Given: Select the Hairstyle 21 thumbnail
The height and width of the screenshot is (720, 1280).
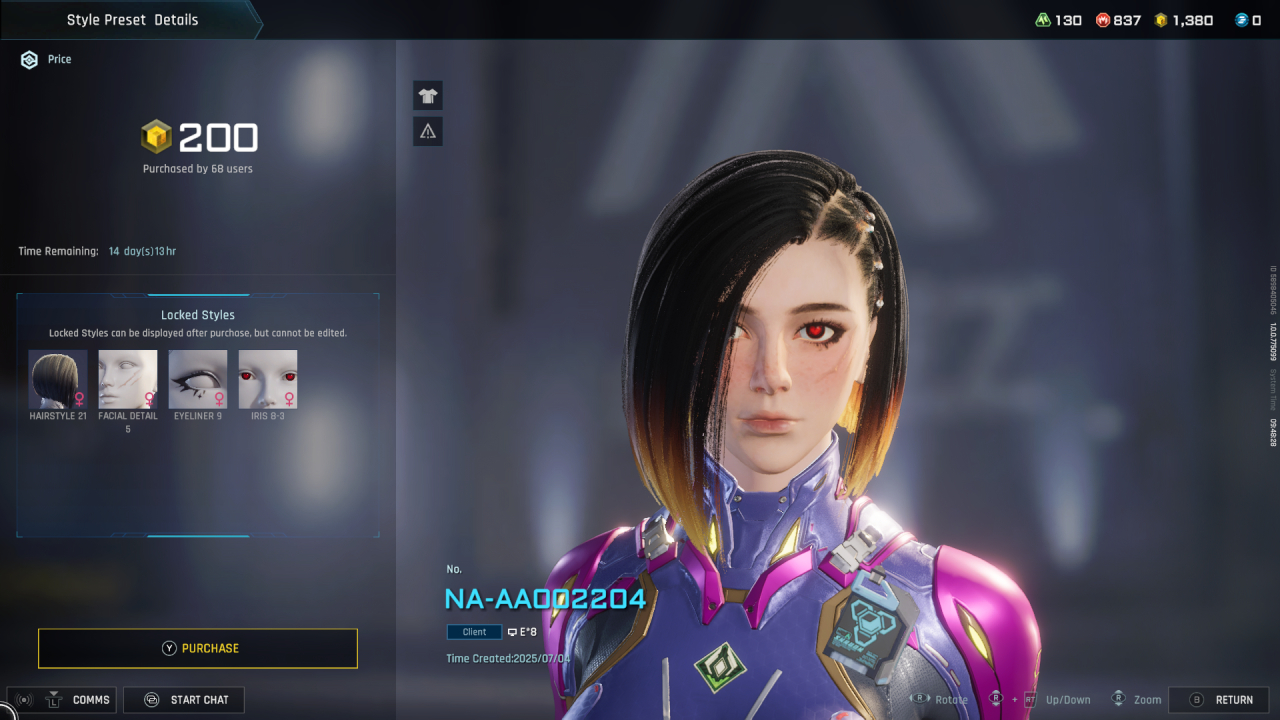Looking at the screenshot, I should pos(58,379).
